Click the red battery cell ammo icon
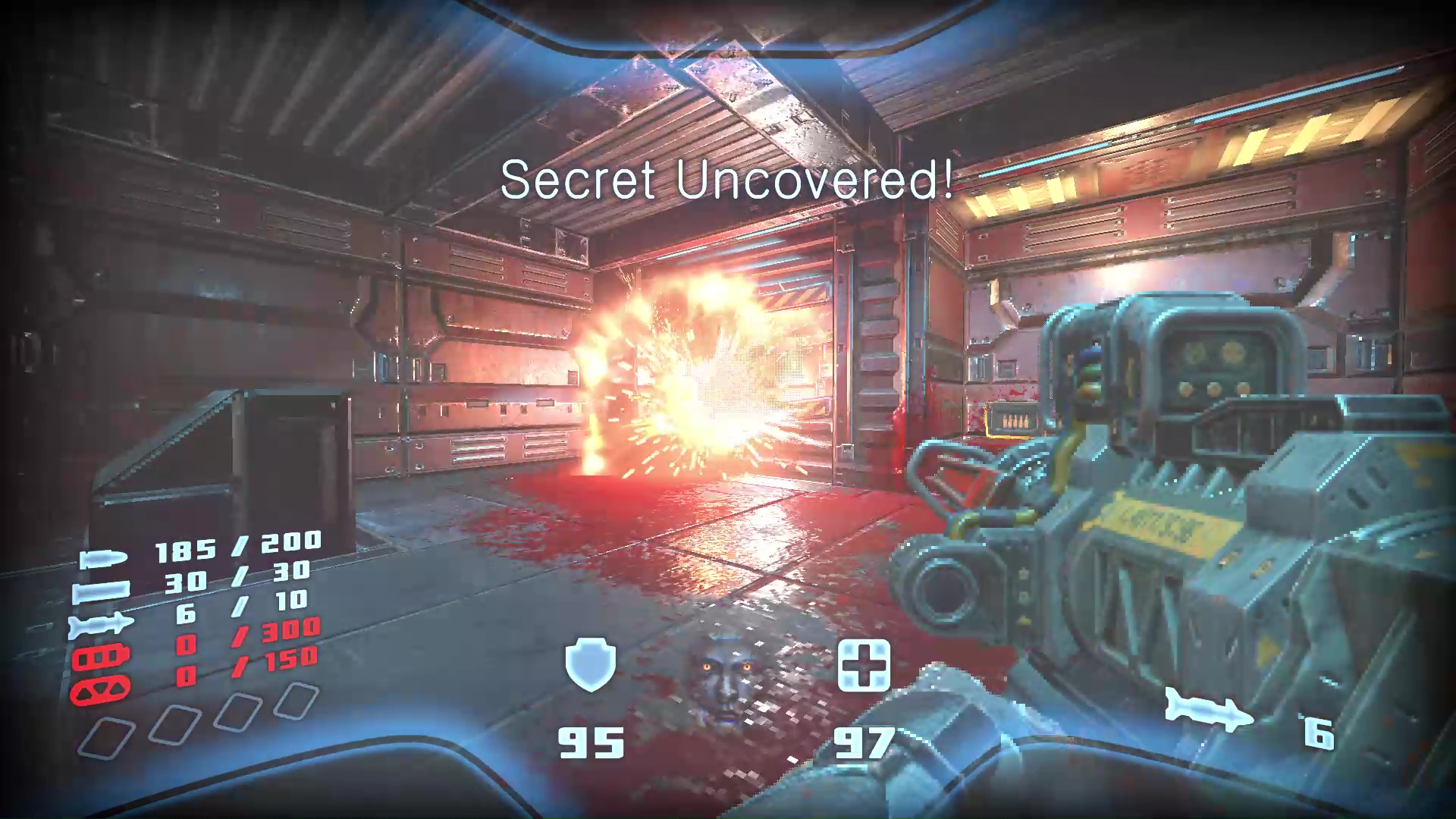This screenshot has width=1456, height=819. 102,656
